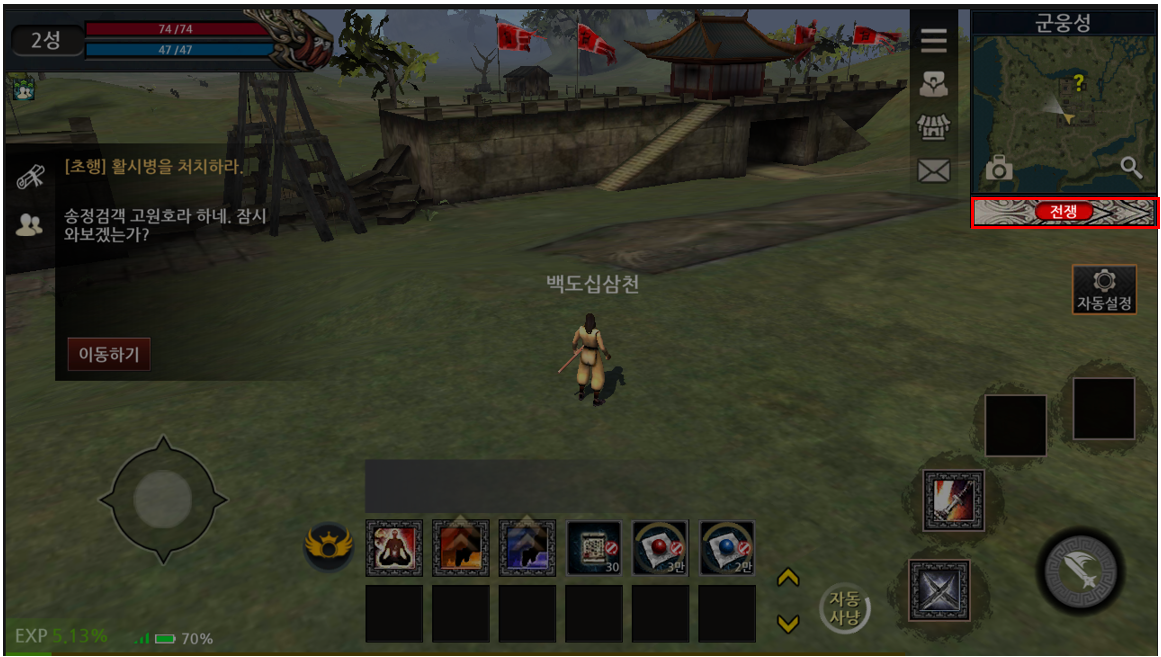Open the 자동설정 auto settings

[x=1104, y=289]
